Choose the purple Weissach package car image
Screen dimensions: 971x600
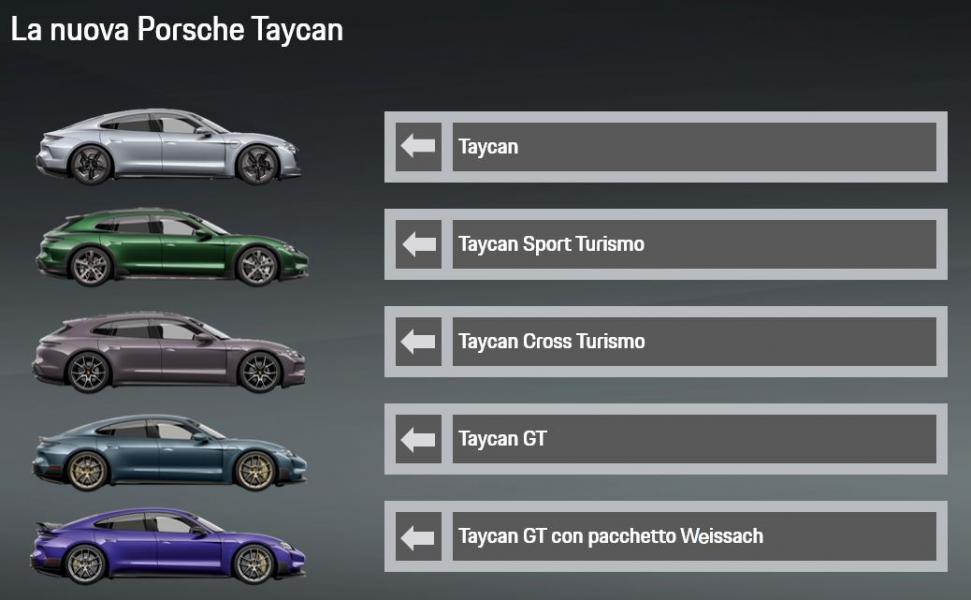pyautogui.click(x=168, y=546)
